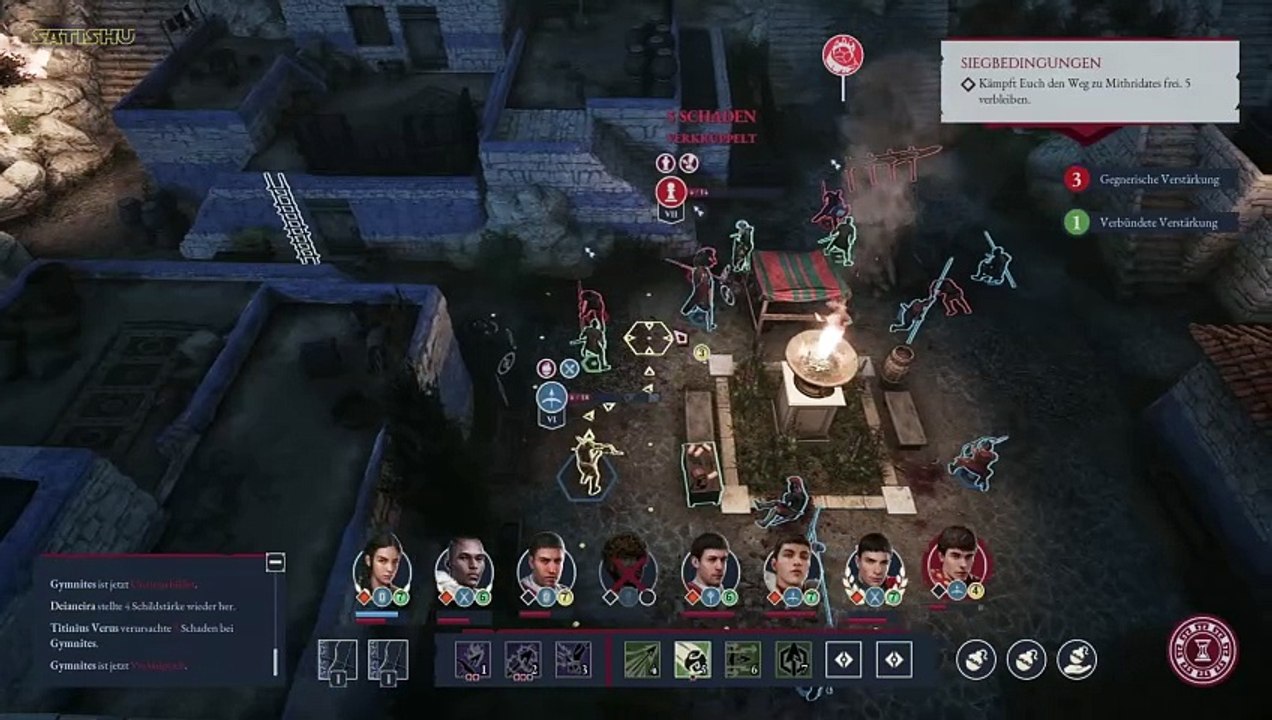Viewport: 1272px width, 720px height.
Task: Use green ability number 6
Action: coord(743,659)
